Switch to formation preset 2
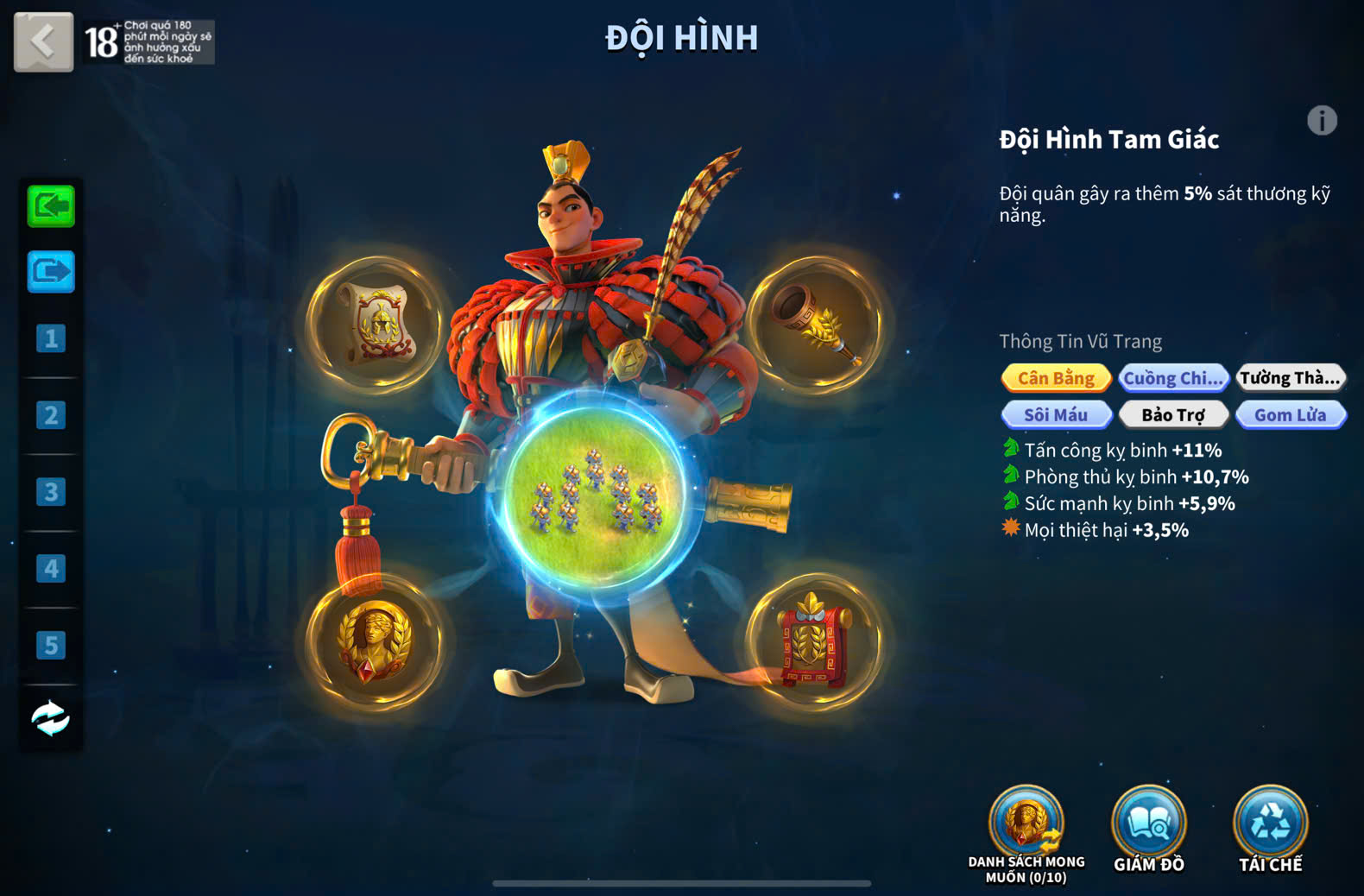 (x=51, y=415)
